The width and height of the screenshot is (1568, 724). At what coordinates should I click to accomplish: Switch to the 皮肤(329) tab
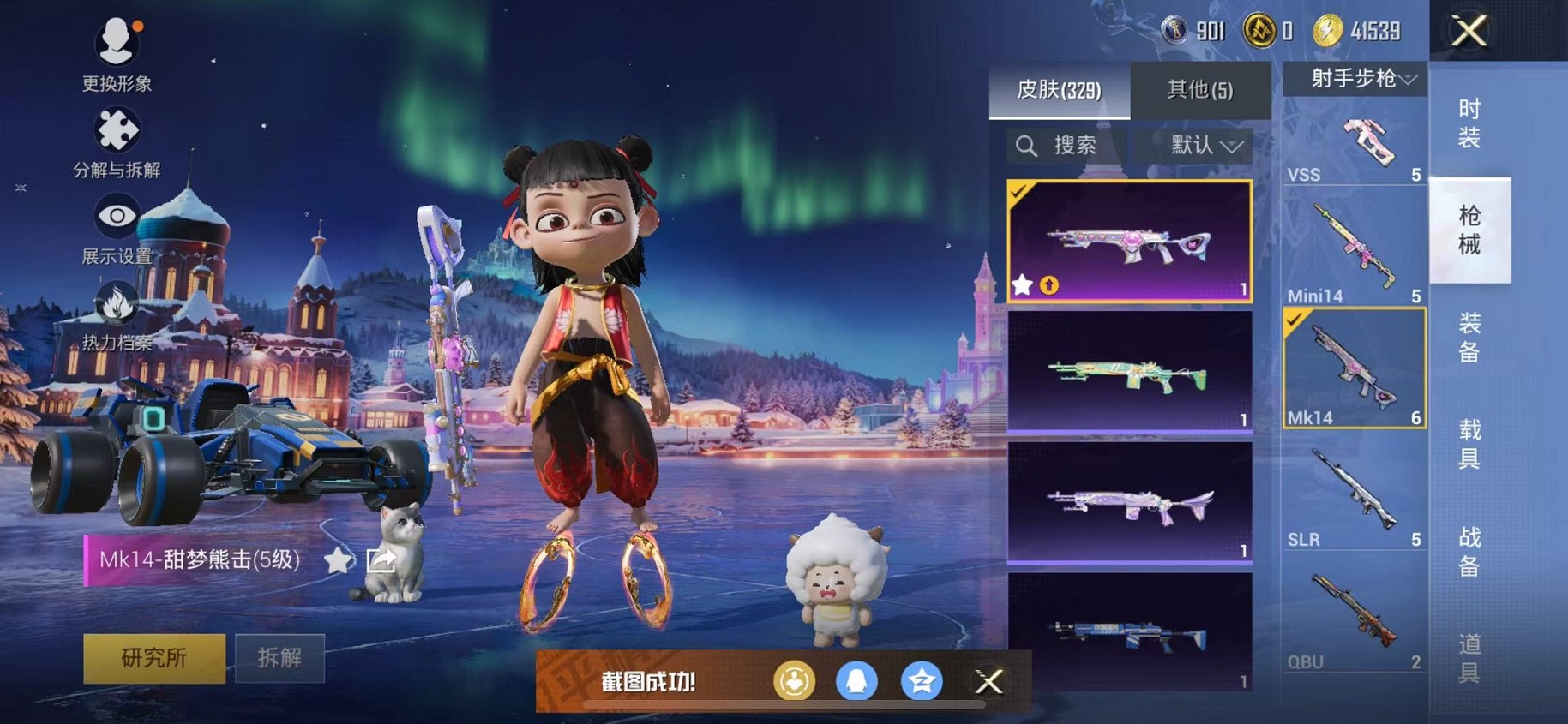click(1059, 90)
